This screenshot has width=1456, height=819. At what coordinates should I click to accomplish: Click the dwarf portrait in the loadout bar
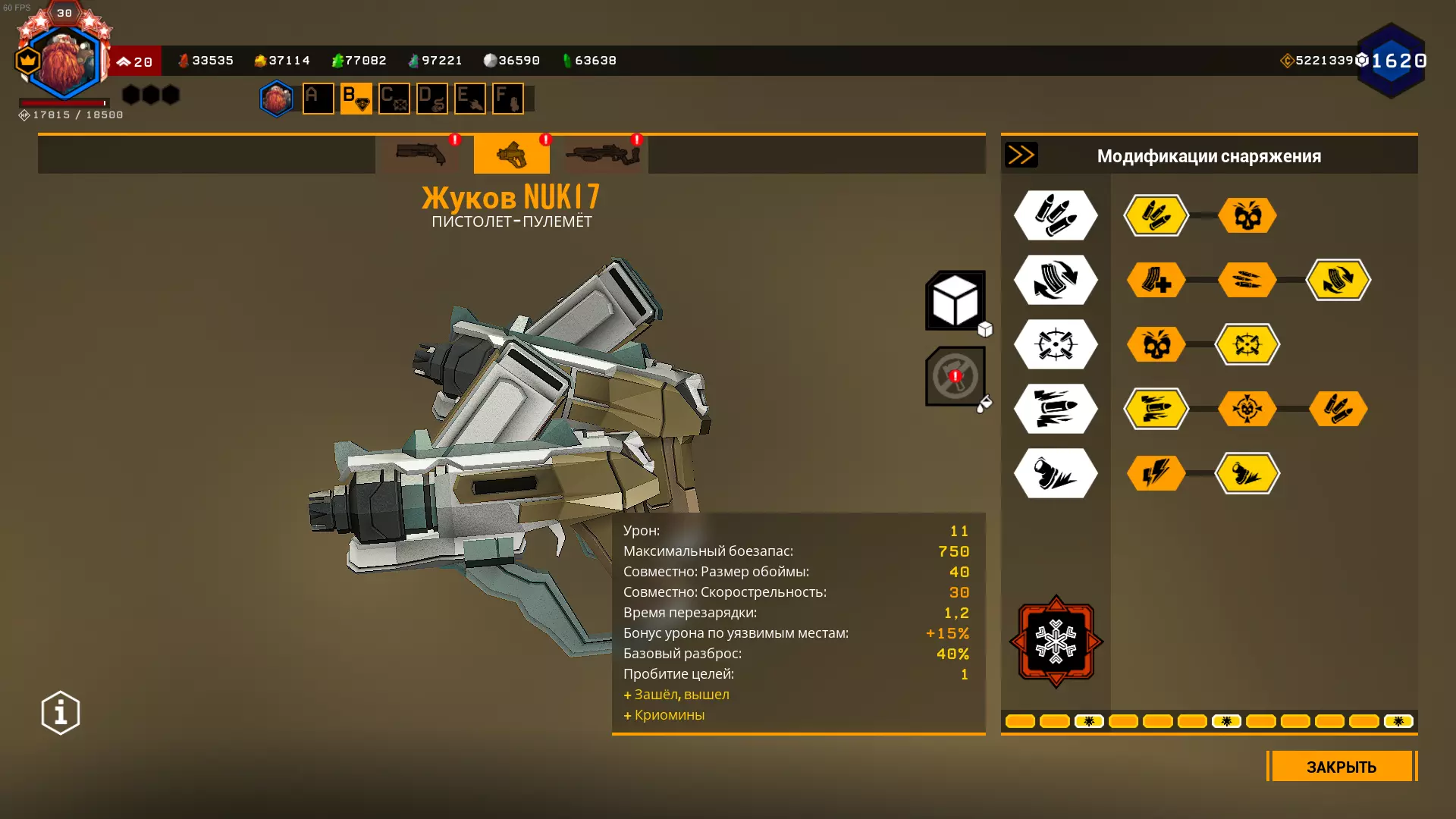[x=276, y=99]
